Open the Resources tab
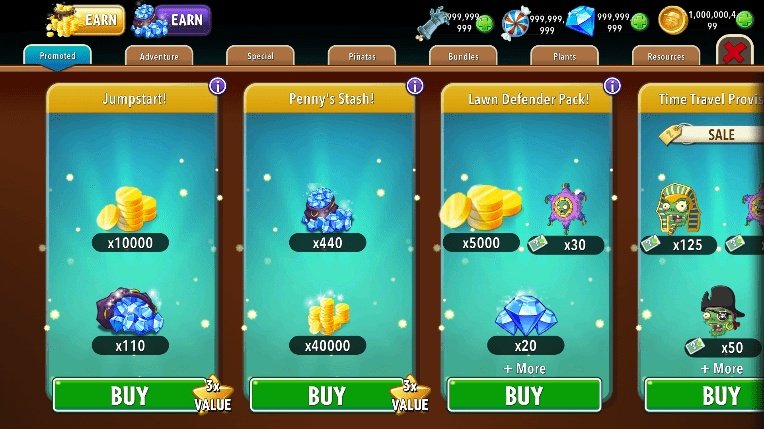The height and width of the screenshot is (429, 764). (666, 56)
